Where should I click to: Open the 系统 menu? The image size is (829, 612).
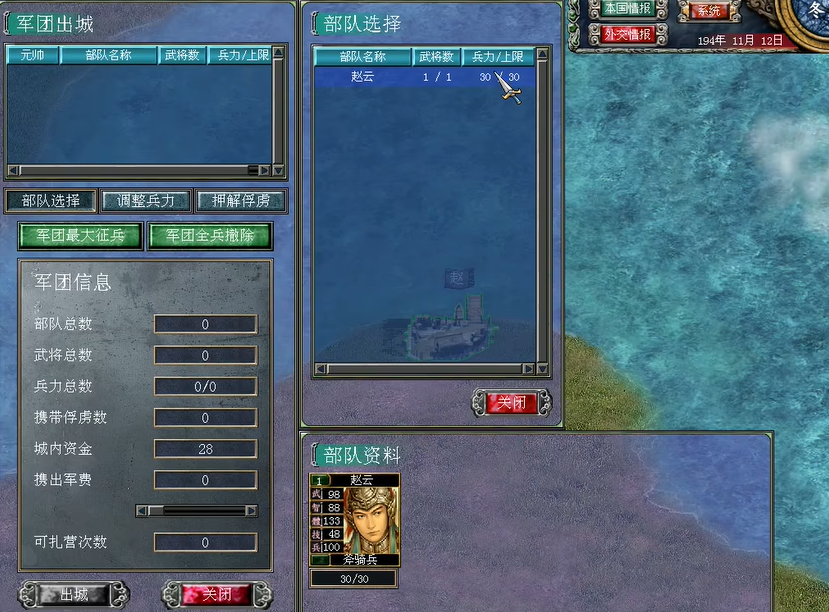[x=708, y=10]
